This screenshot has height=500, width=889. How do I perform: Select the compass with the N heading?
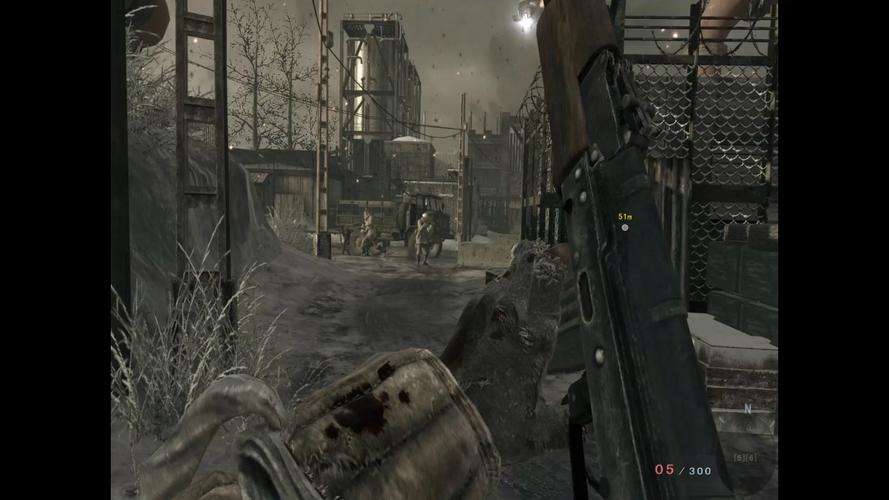tap(746, 408)
